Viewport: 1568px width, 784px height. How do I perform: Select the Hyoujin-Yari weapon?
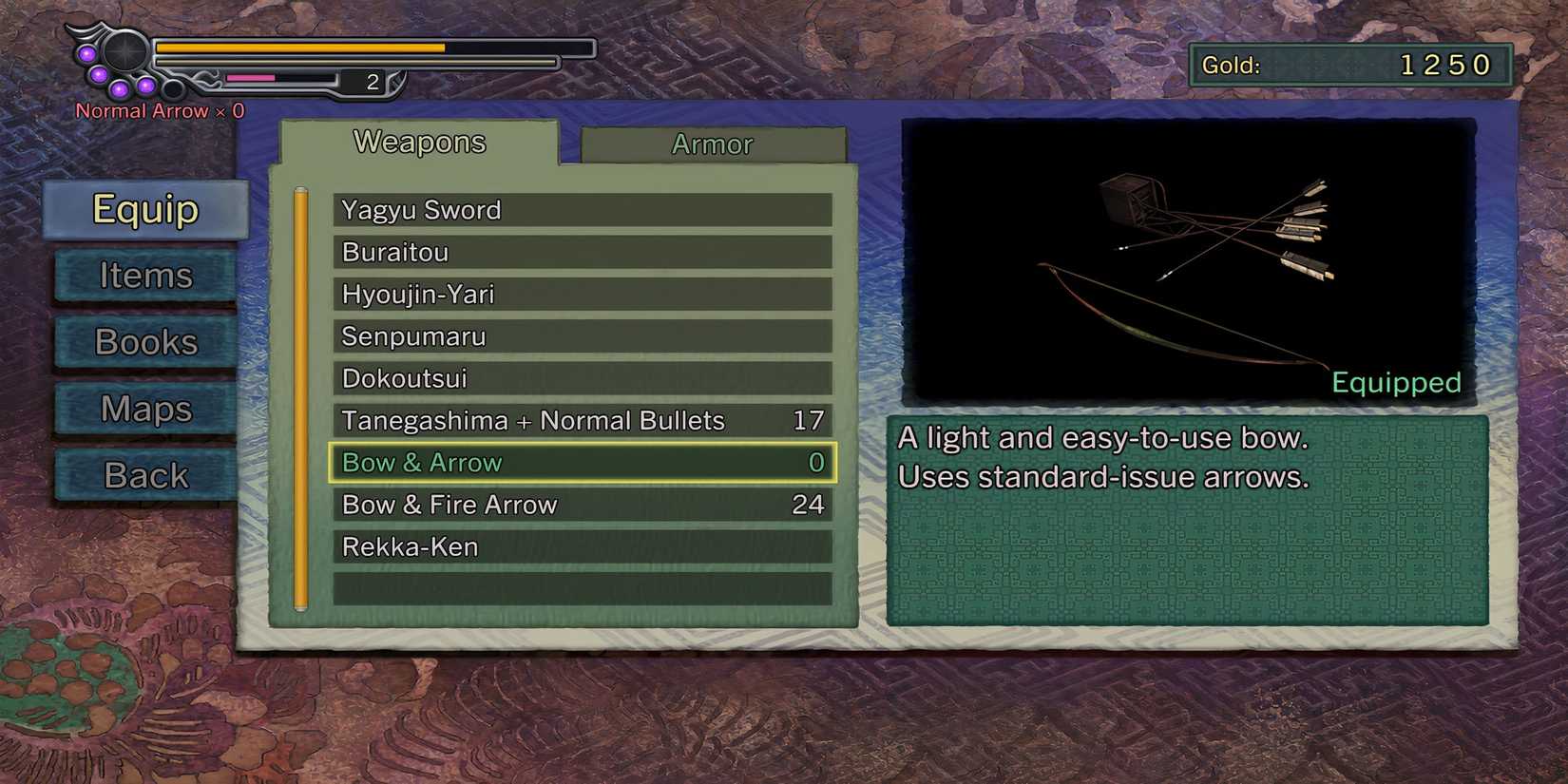(580, 295)
